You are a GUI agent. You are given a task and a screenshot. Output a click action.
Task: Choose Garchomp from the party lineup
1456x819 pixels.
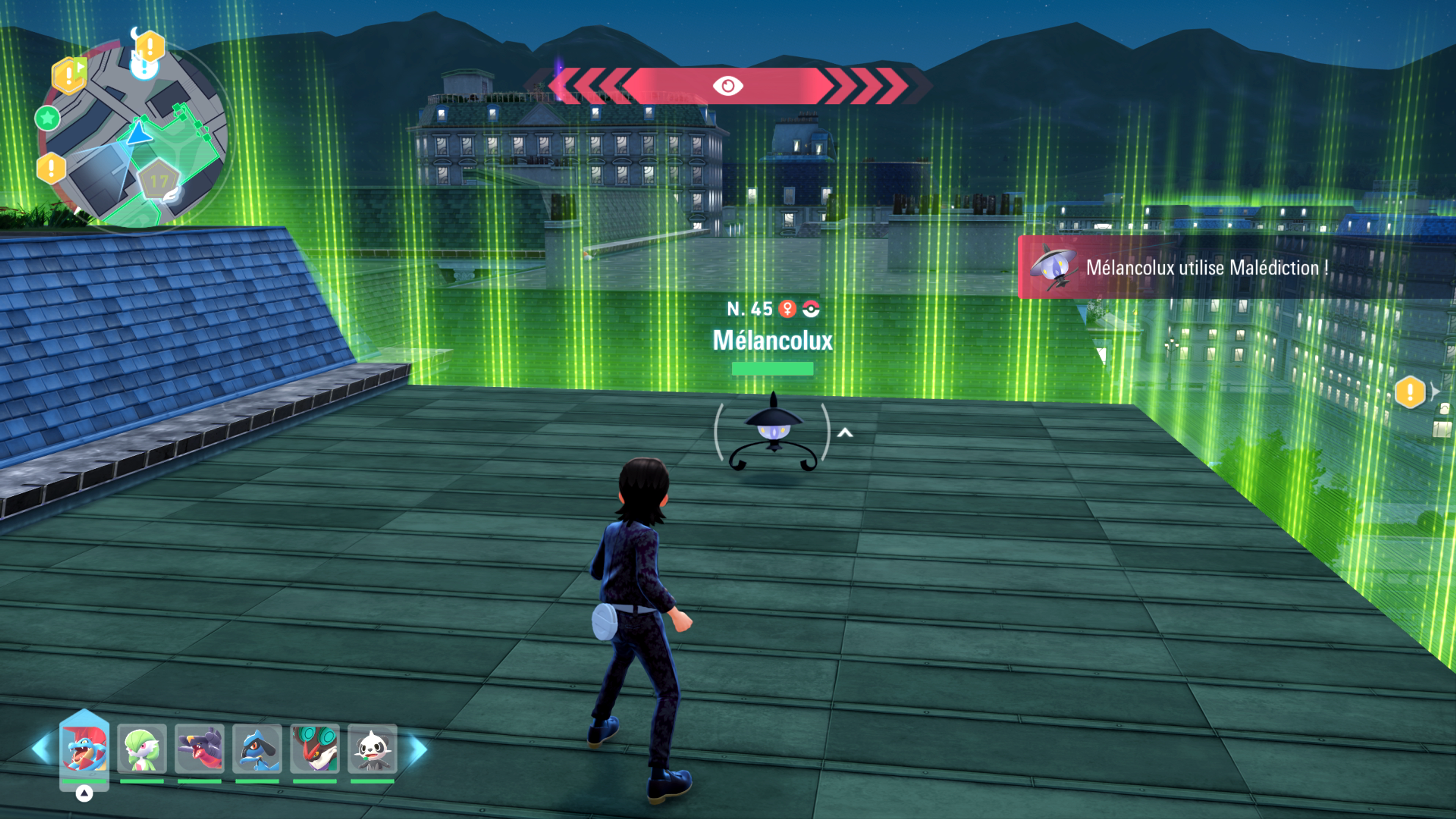point(199,749)
